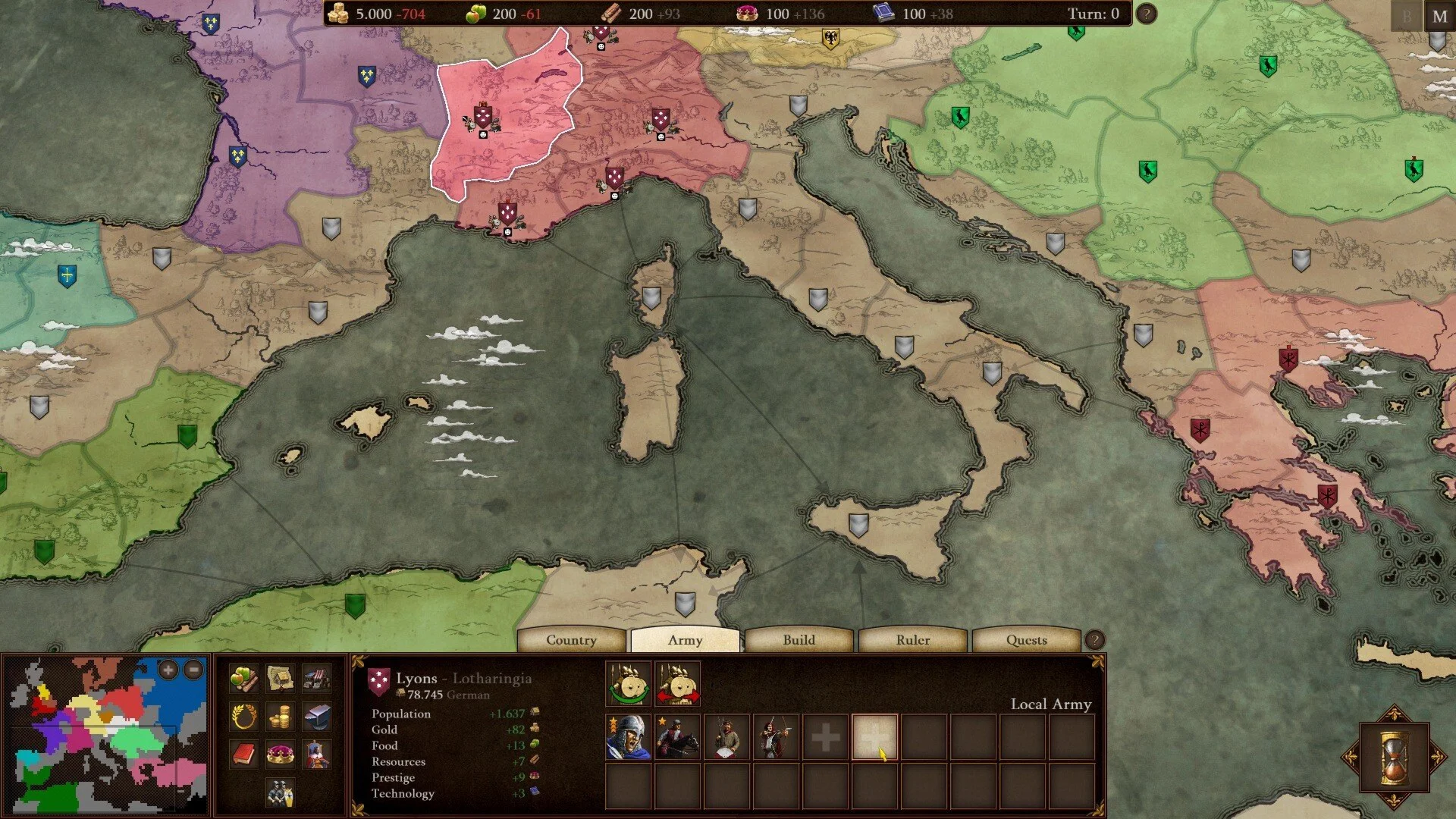
Task: Click the help question mark by turn counter
Action: click(x=1147, y=14)
